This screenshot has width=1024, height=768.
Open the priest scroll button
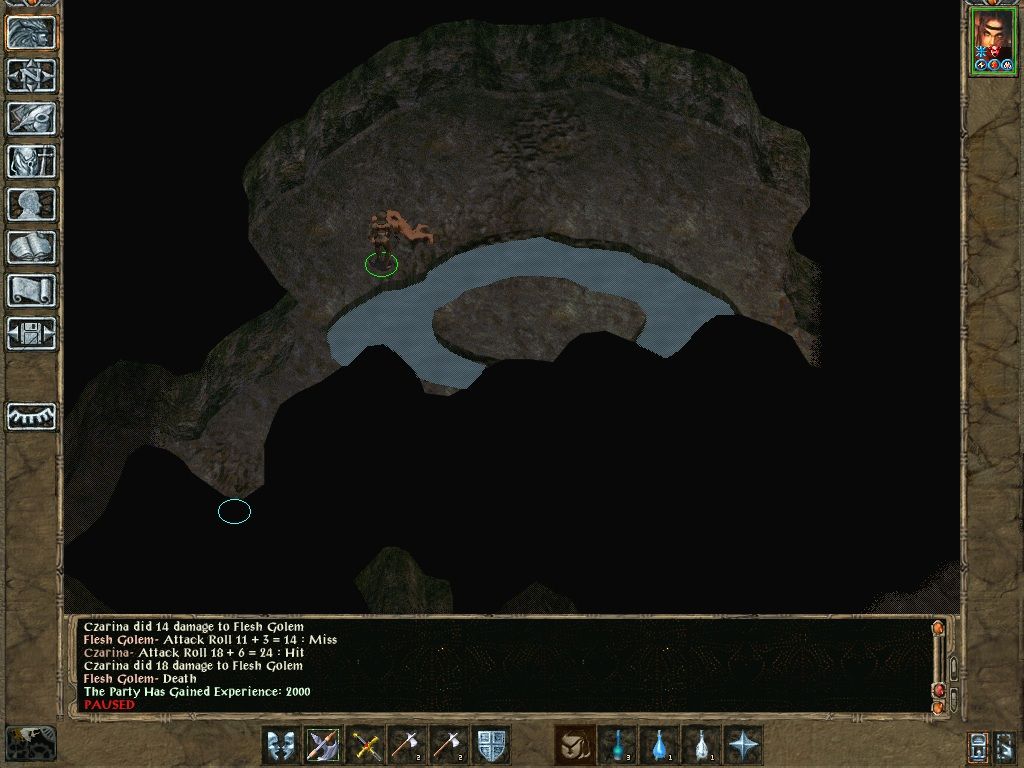[x=31, y=290]
